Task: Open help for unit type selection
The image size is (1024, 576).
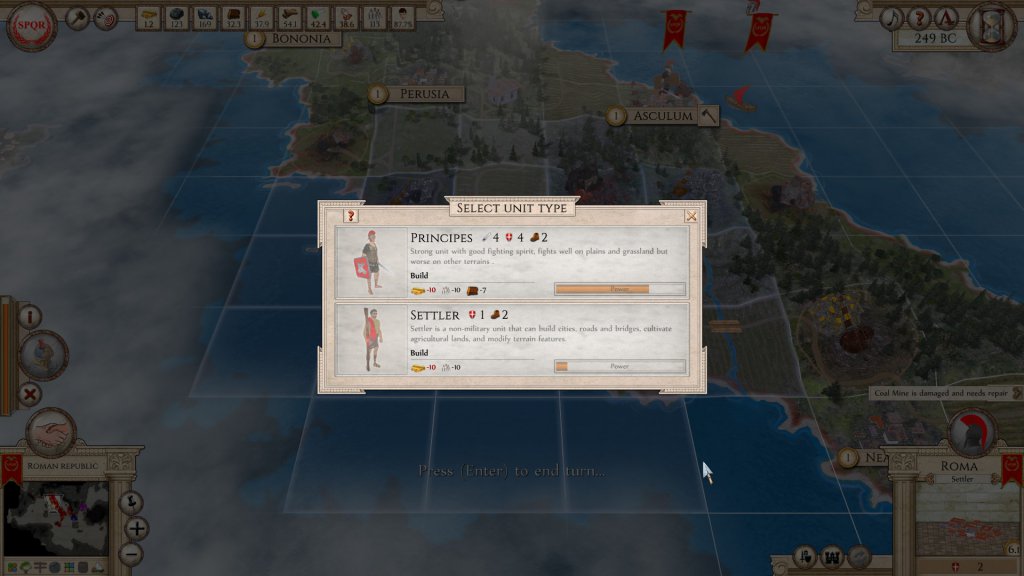Action: click(351, 215)
